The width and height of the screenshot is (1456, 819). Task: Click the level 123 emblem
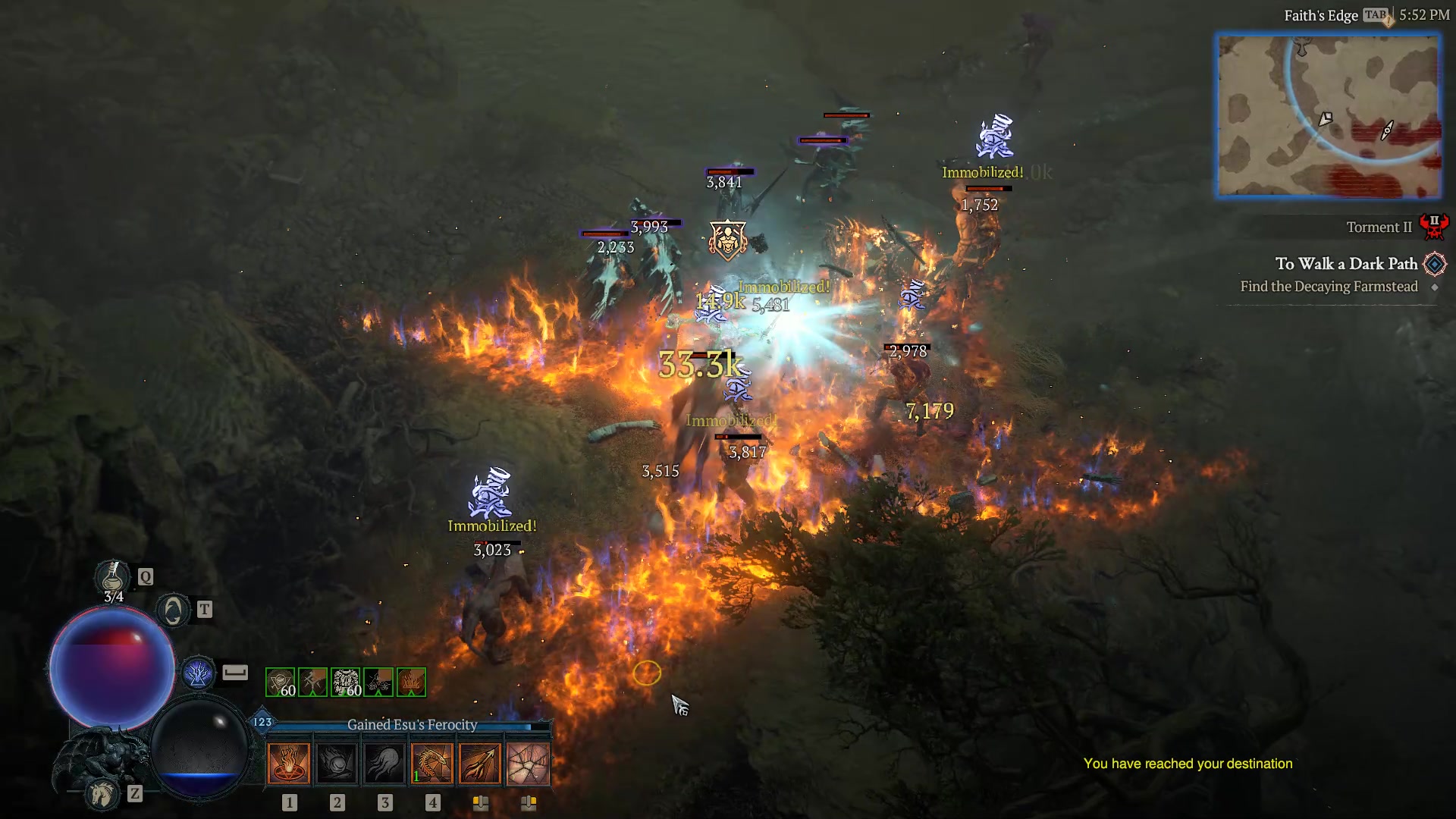point(261,723)
